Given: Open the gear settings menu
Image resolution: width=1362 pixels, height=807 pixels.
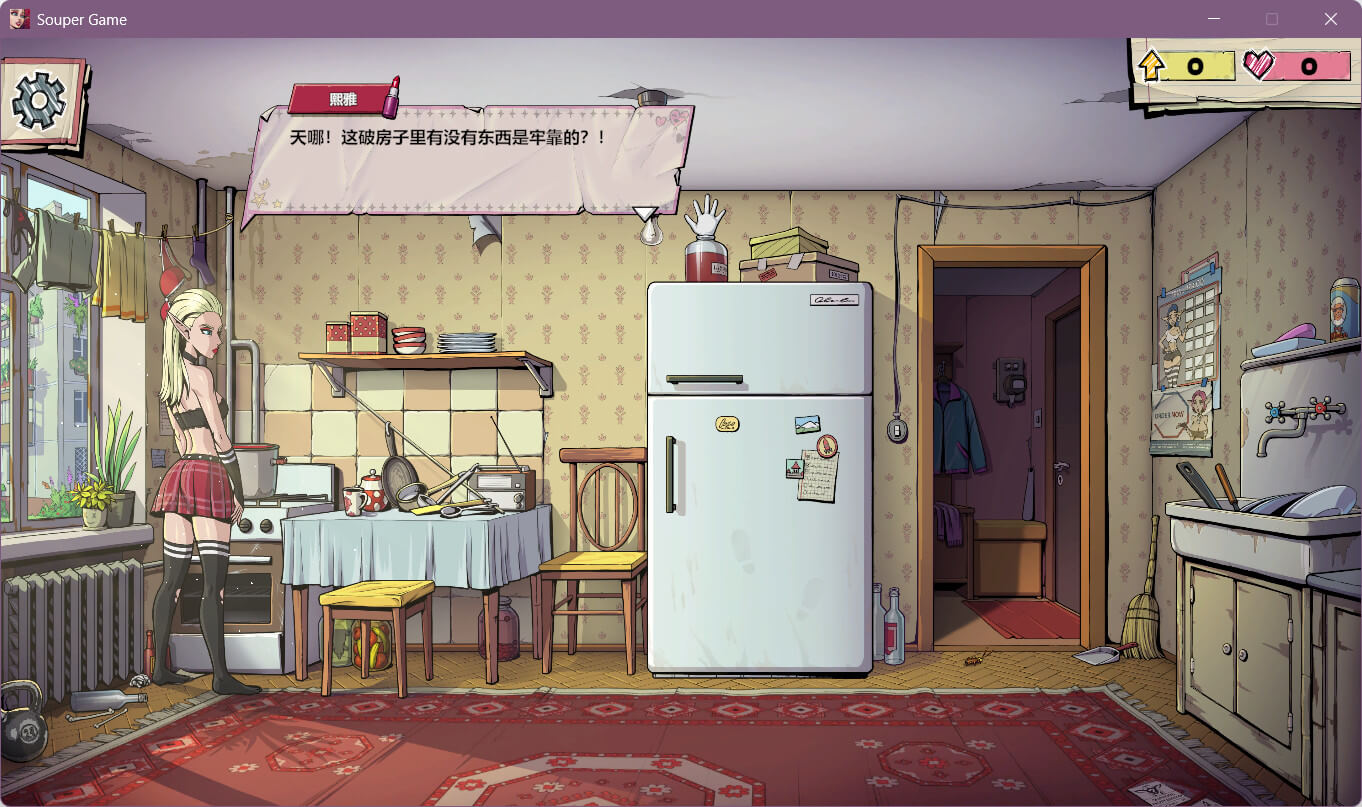Looking at the screenshot, I should point(38,100).
